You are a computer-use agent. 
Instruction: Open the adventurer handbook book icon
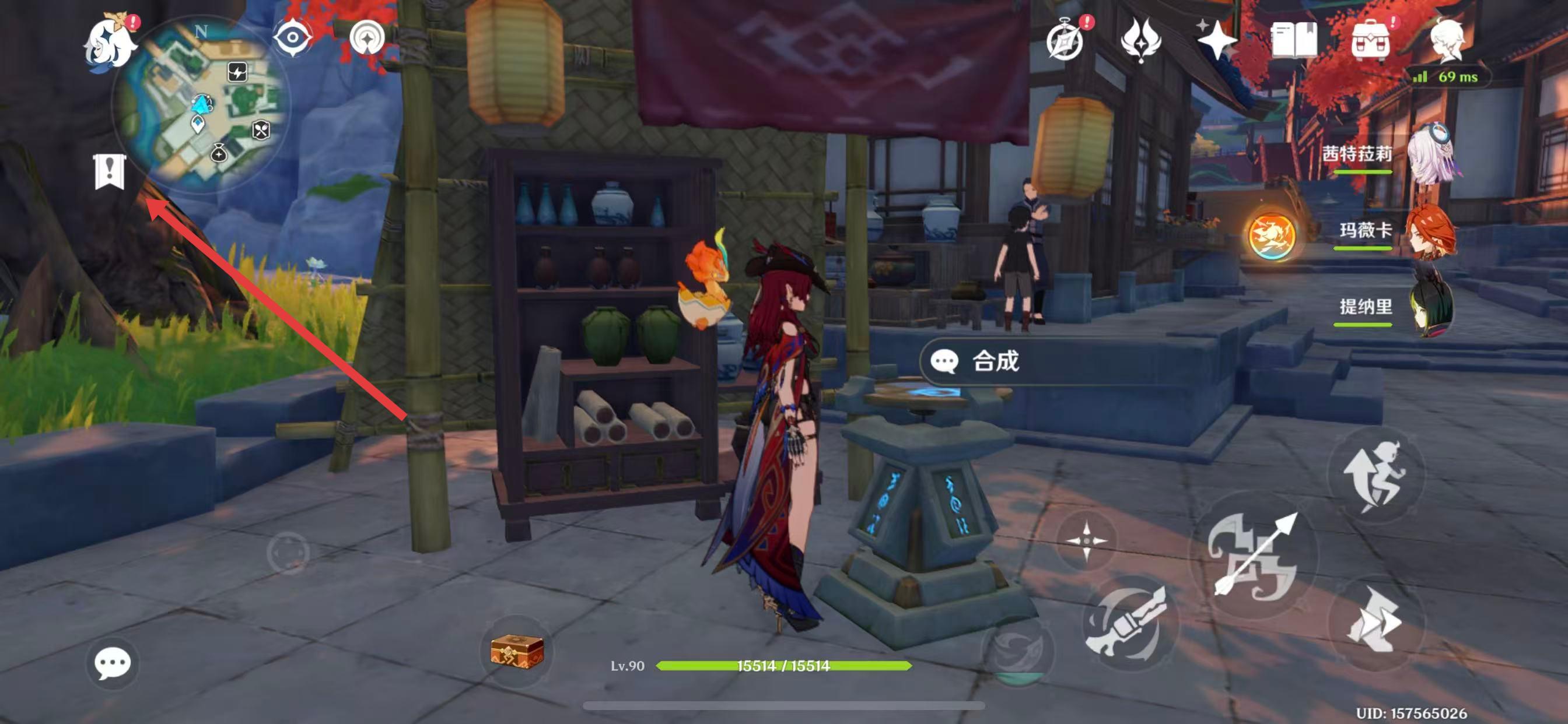1294,40
